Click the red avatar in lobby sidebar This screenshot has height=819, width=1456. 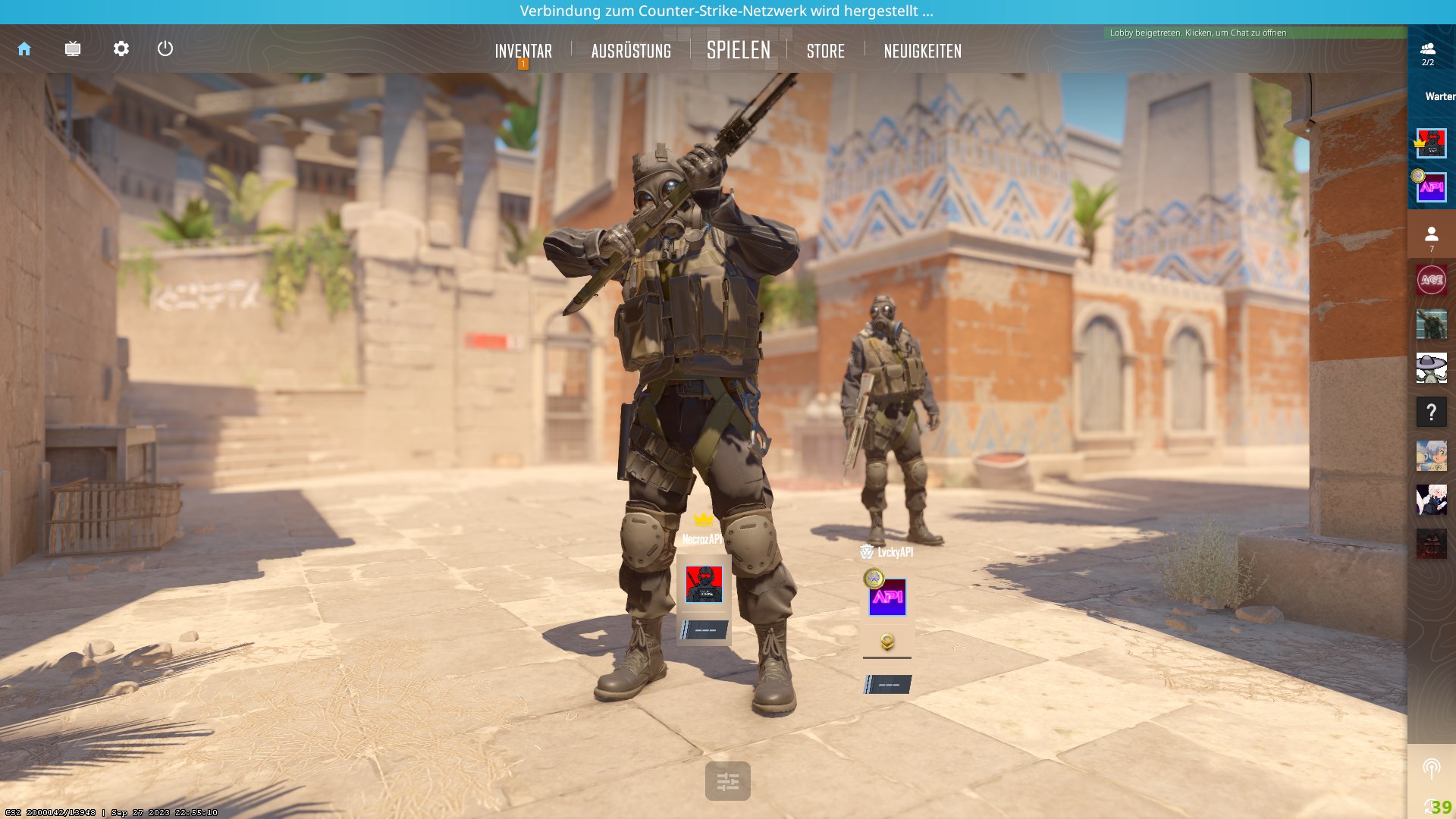click(1432, 143)
